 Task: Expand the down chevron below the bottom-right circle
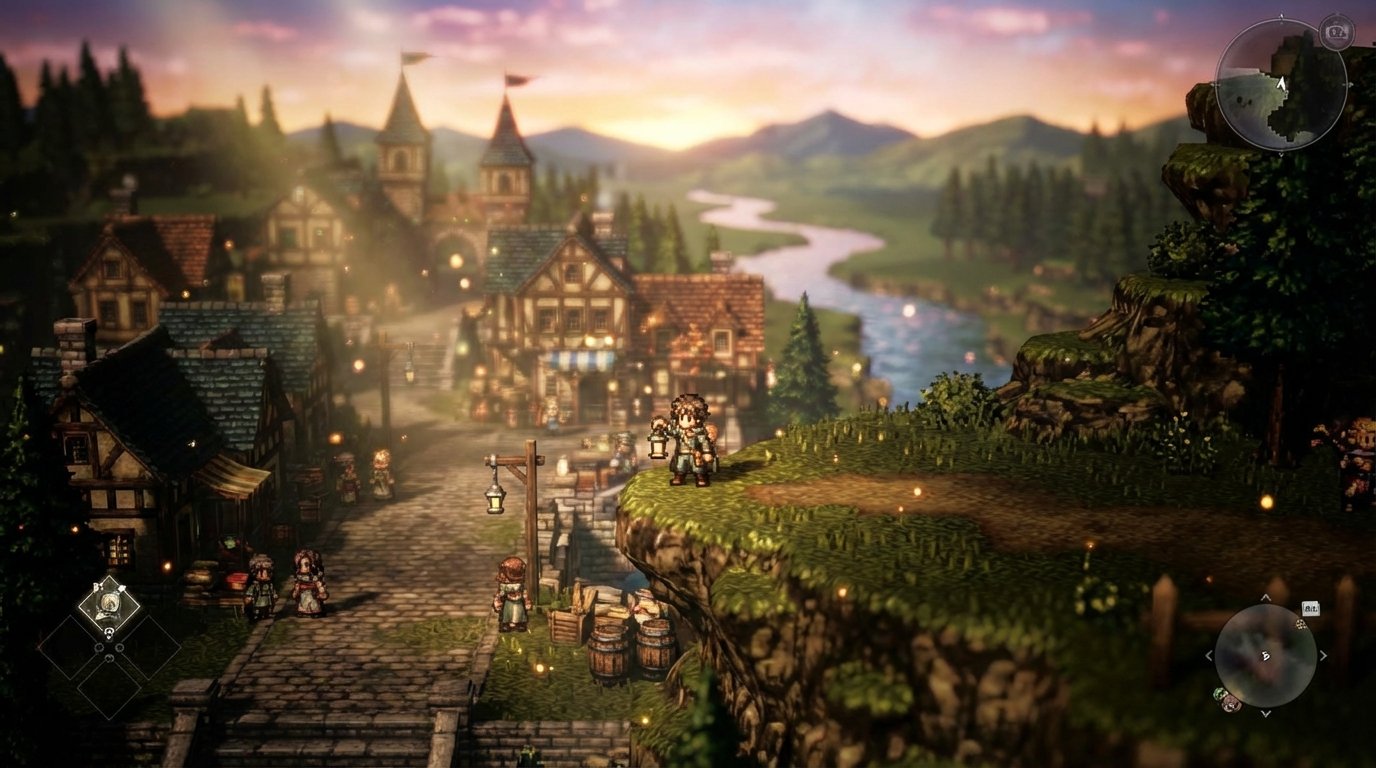coord(1265,713)
